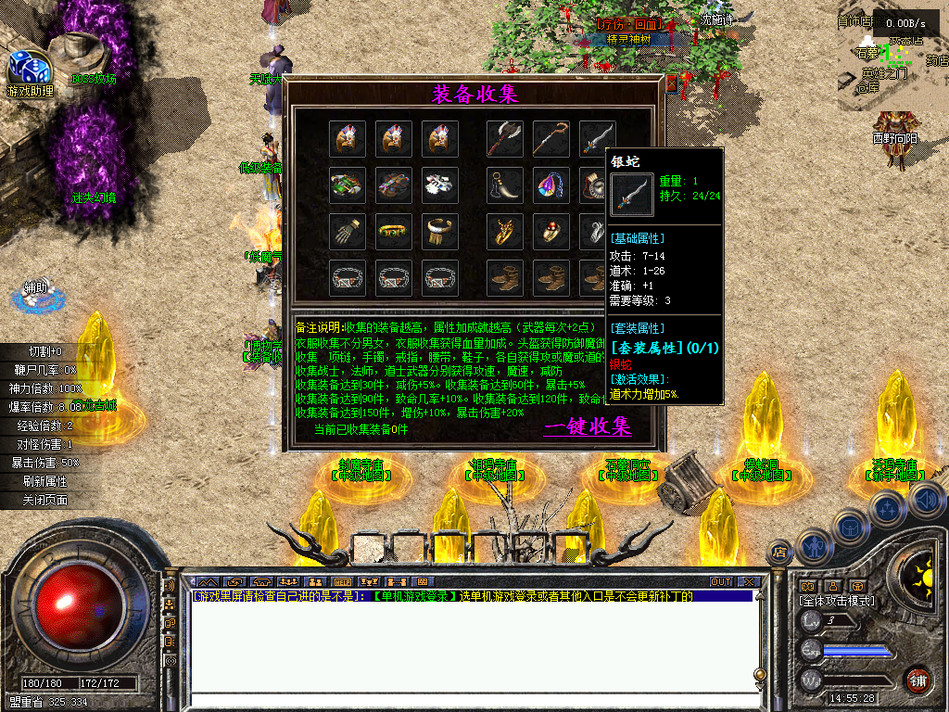Choose the blue gem pendant necklace slot
This screenshot has height=712, width=949.
tap(551, 185)
